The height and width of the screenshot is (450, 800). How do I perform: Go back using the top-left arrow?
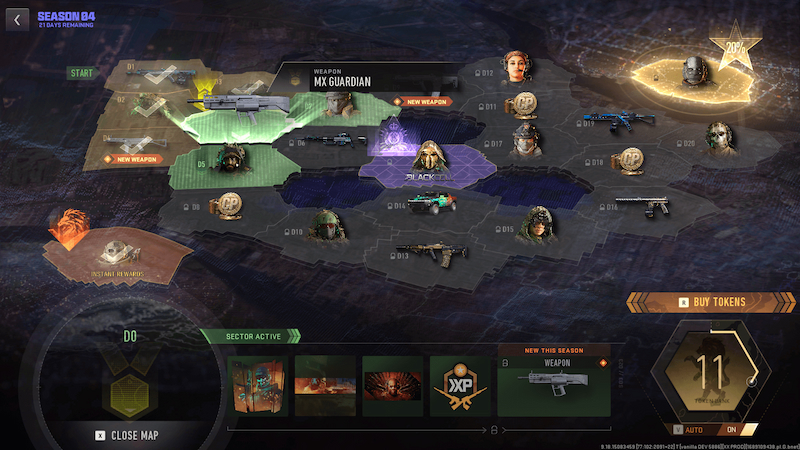point(15,17)
